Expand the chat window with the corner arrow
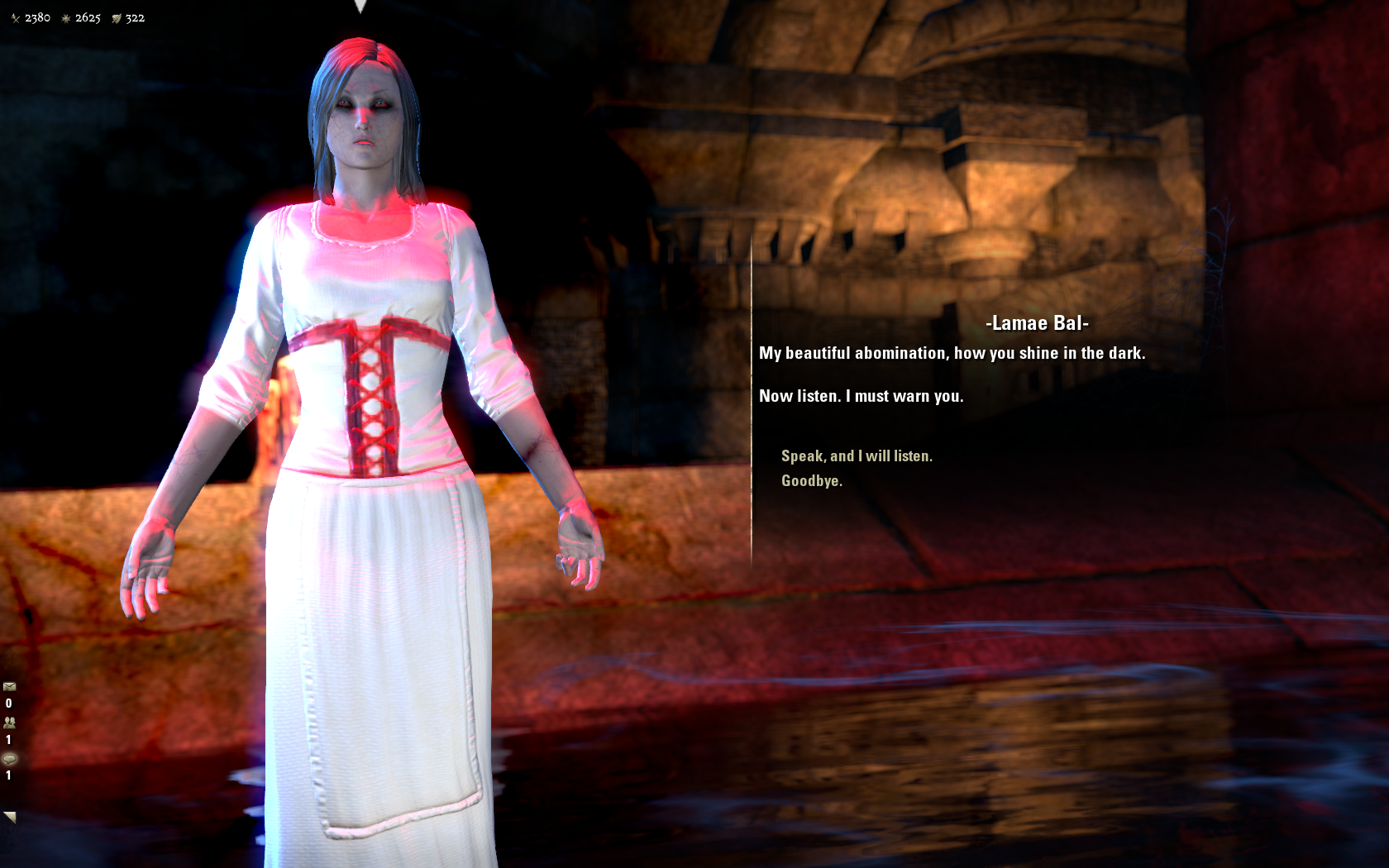Screen dimensions: 1389x868 [x=10, y=817]
